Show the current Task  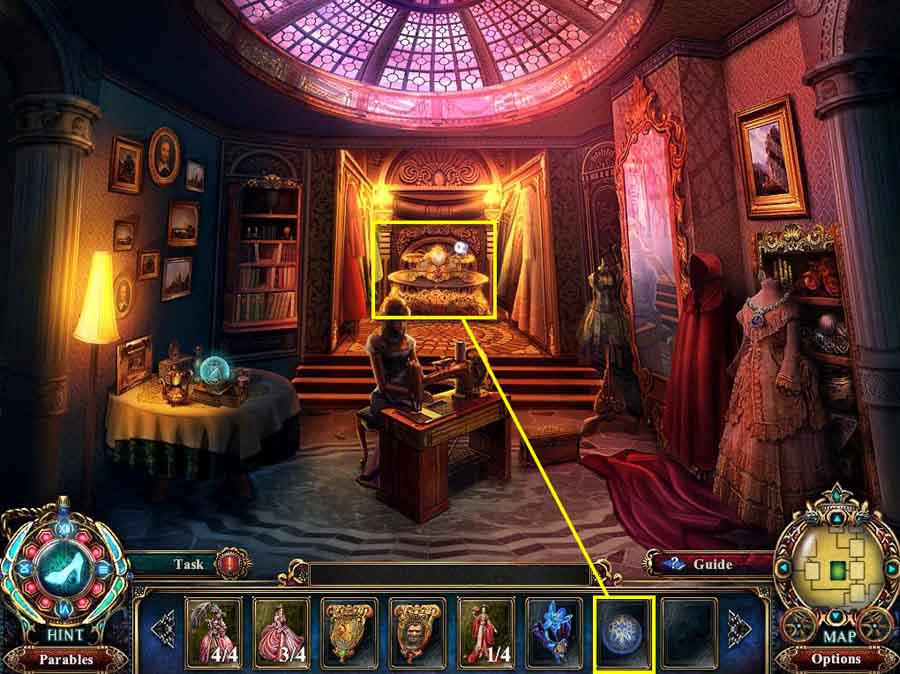[x=189, y=564]
